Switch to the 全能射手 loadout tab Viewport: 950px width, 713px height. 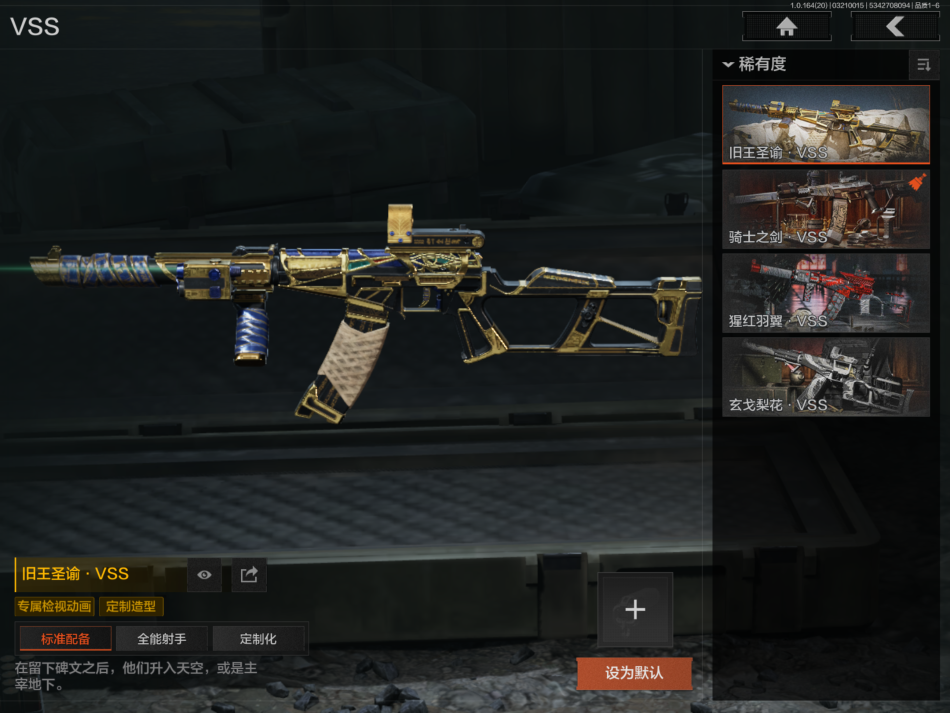[x=161, y=639]
